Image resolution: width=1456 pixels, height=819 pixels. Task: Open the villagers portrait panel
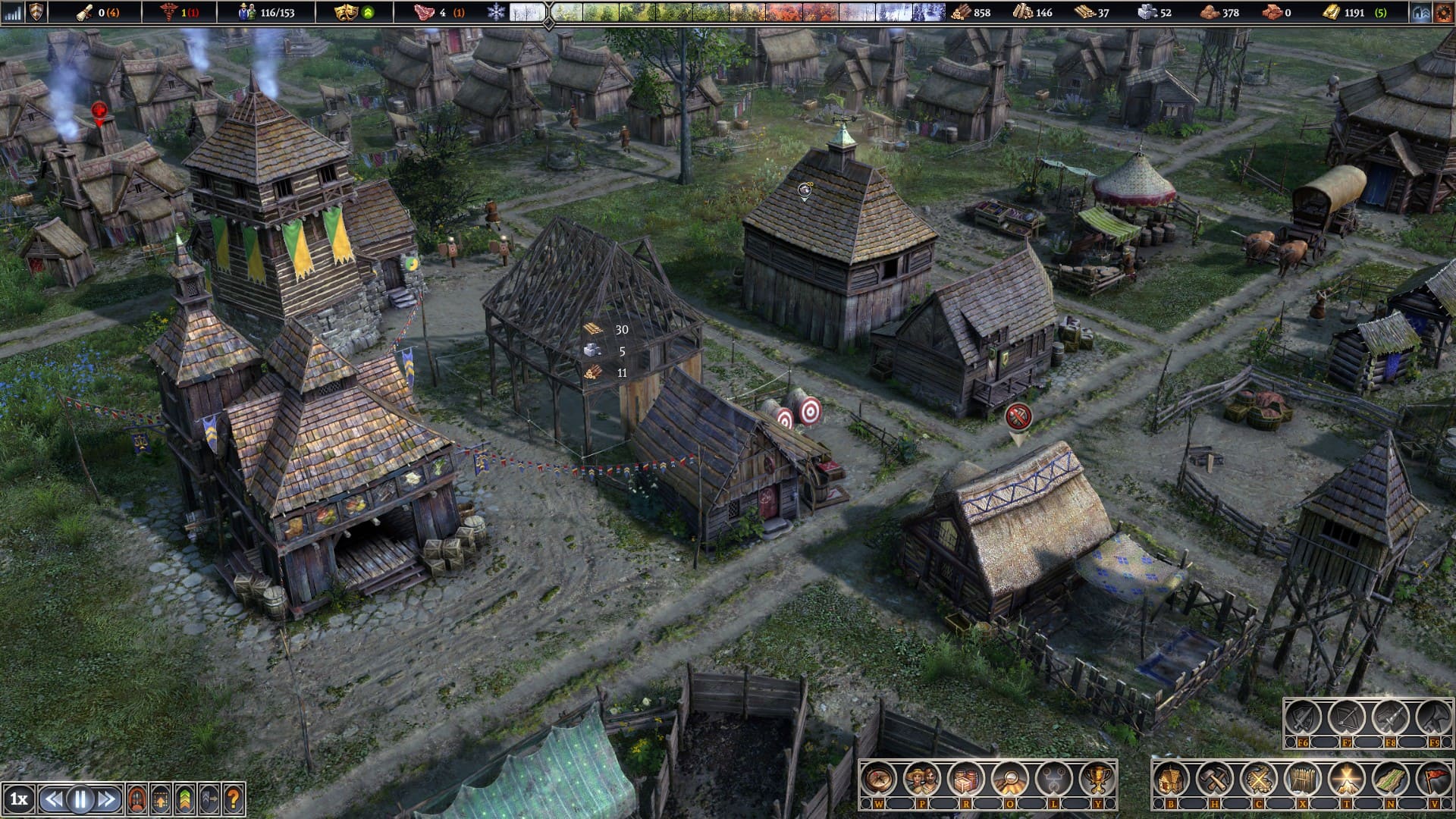(x=922, y=779)
